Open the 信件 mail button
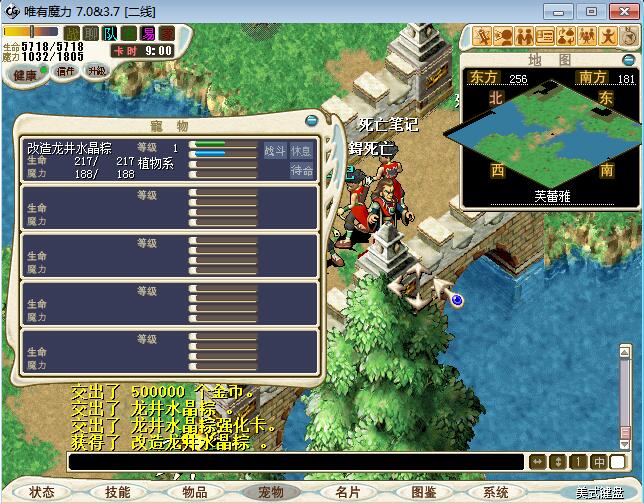 click(x=65, y=72)
